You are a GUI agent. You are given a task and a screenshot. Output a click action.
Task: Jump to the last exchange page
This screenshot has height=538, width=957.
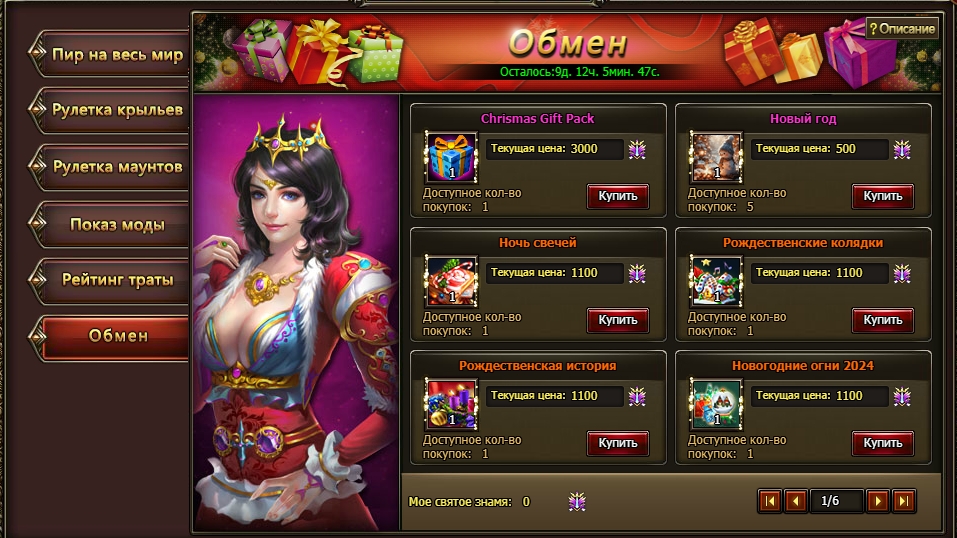coord(903,501)
